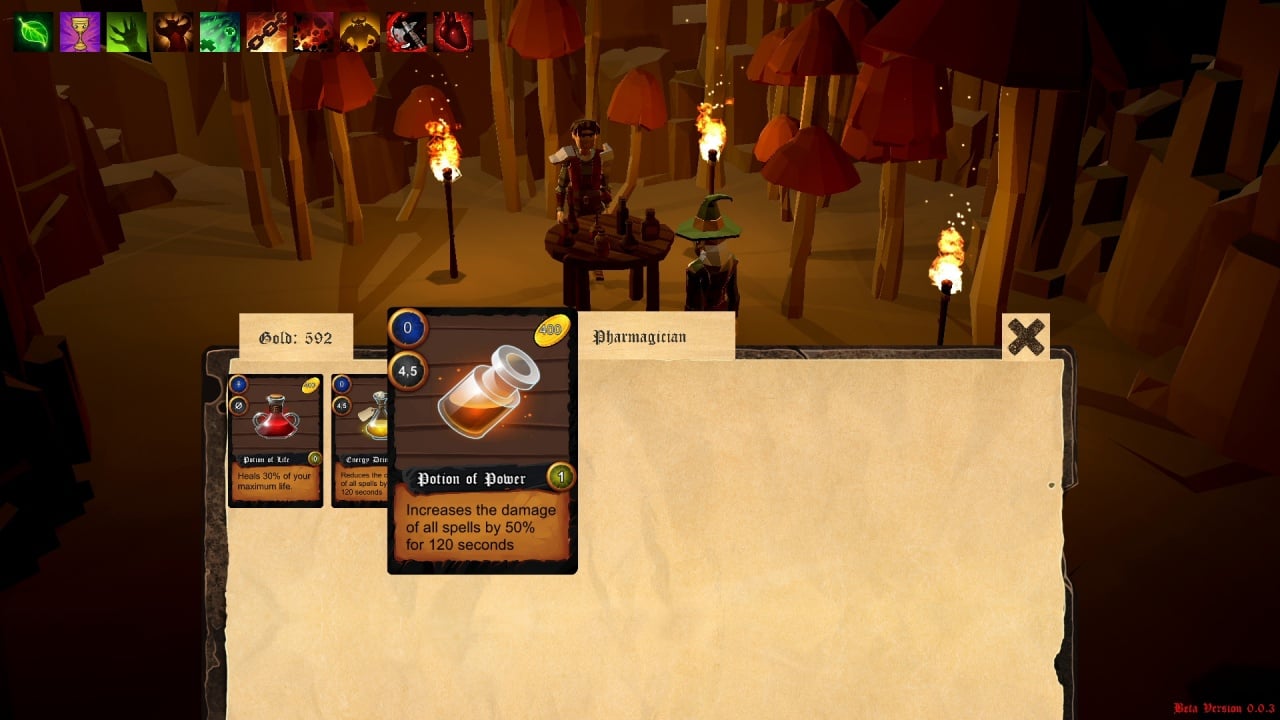Image resolution: width=1280 pixels, height=720 pixels.
Task: Select the golden chalice icon
Action: pyautogui.click(x=80, y=32)
